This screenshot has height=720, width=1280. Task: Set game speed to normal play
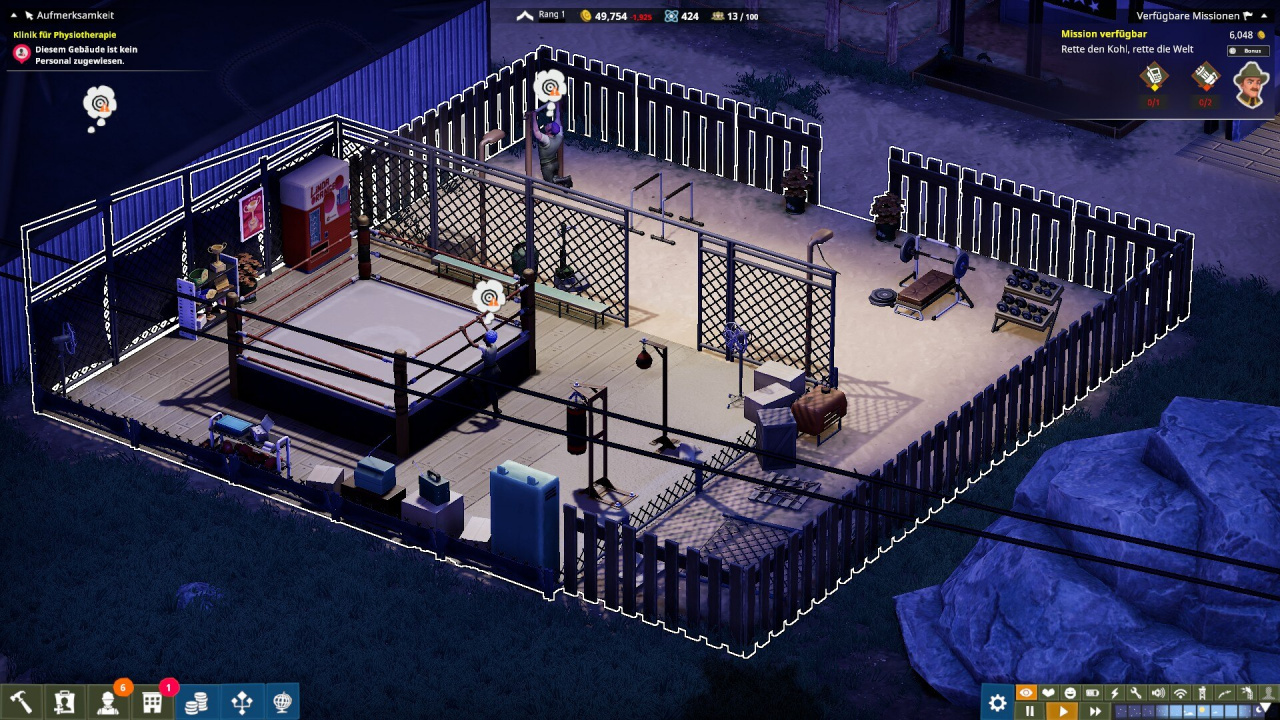point(1062,712)
